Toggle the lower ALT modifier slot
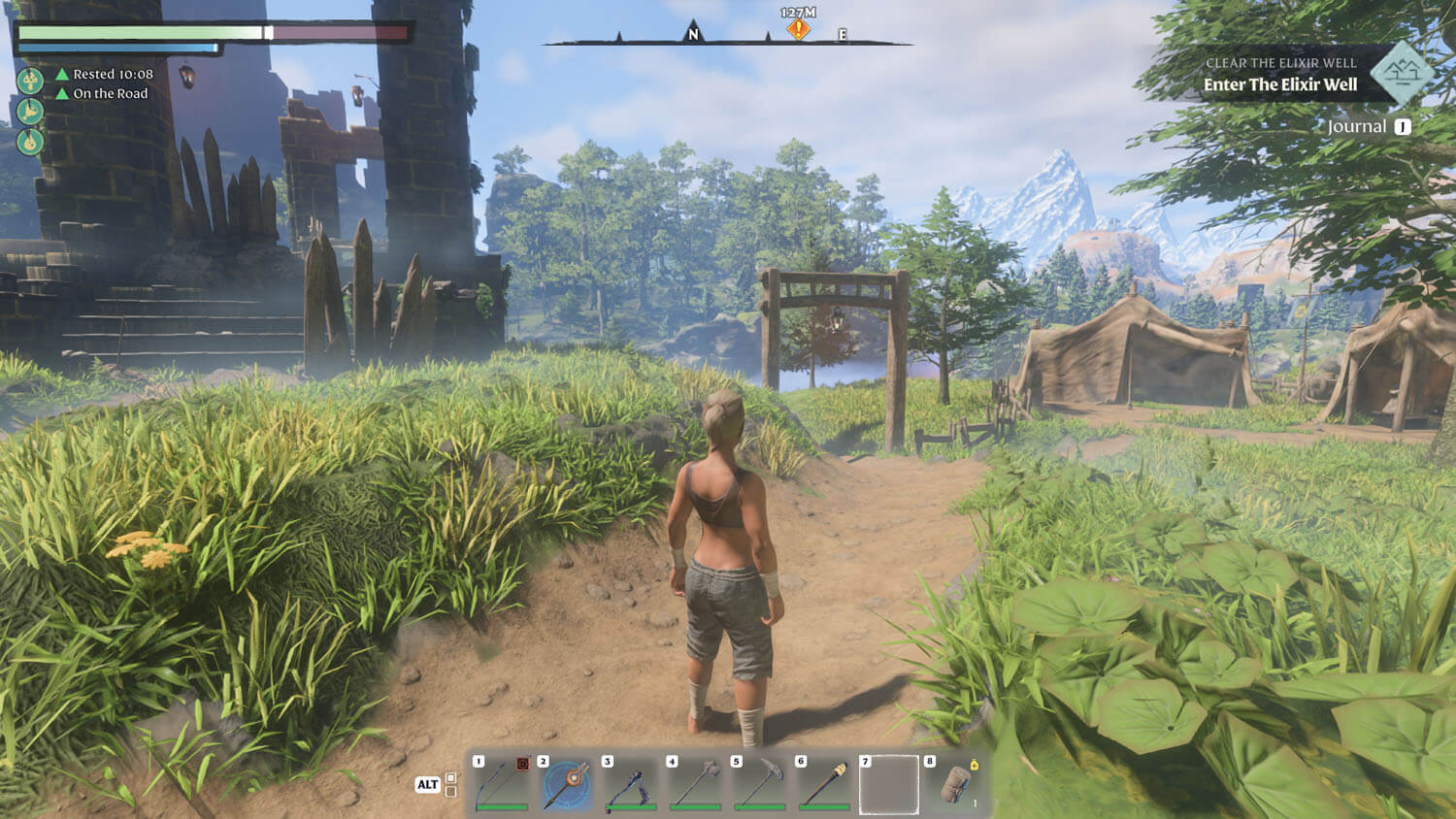 click(x=450, y=791)
